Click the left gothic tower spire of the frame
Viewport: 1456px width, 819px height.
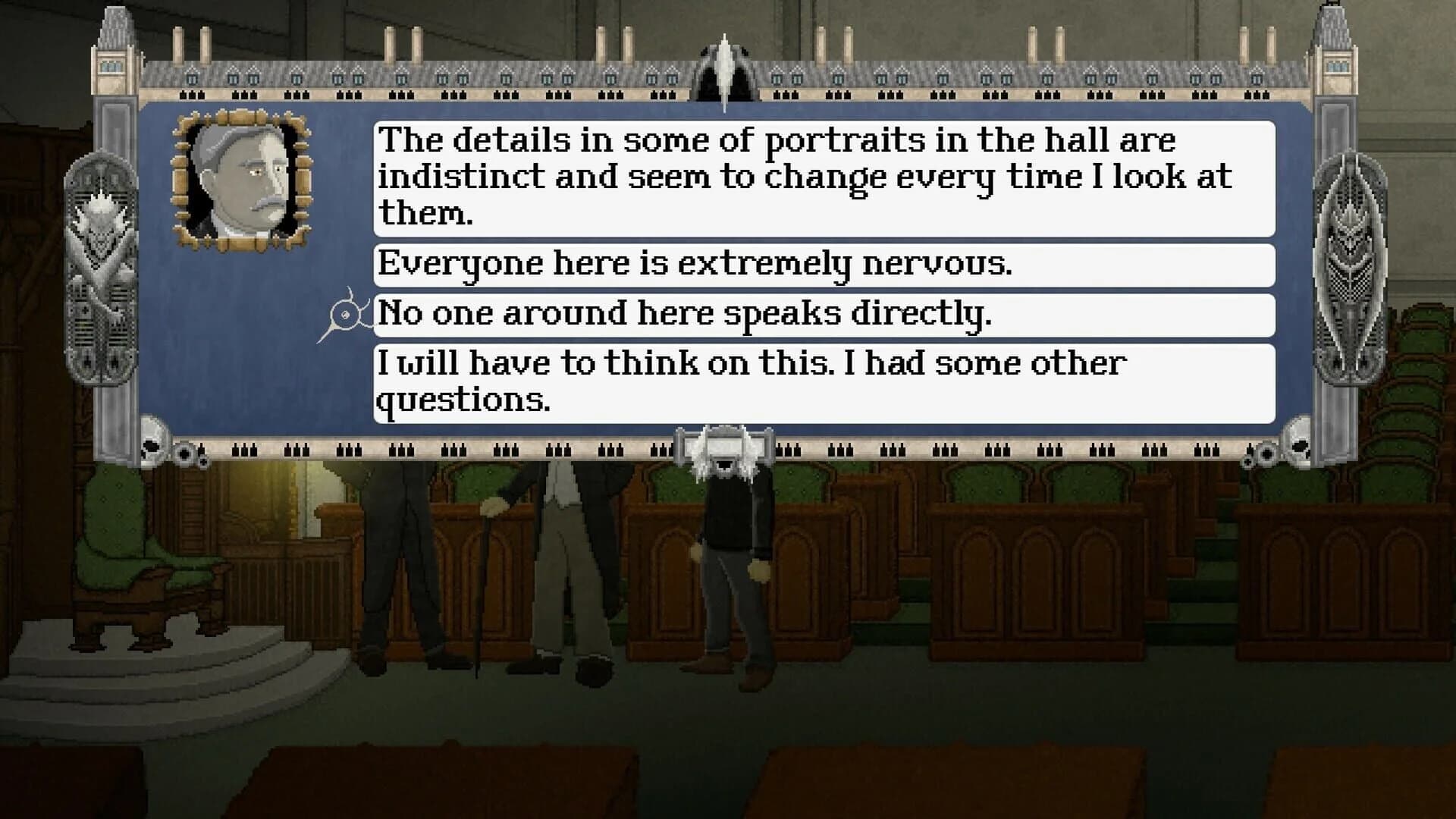pos(114,45)
